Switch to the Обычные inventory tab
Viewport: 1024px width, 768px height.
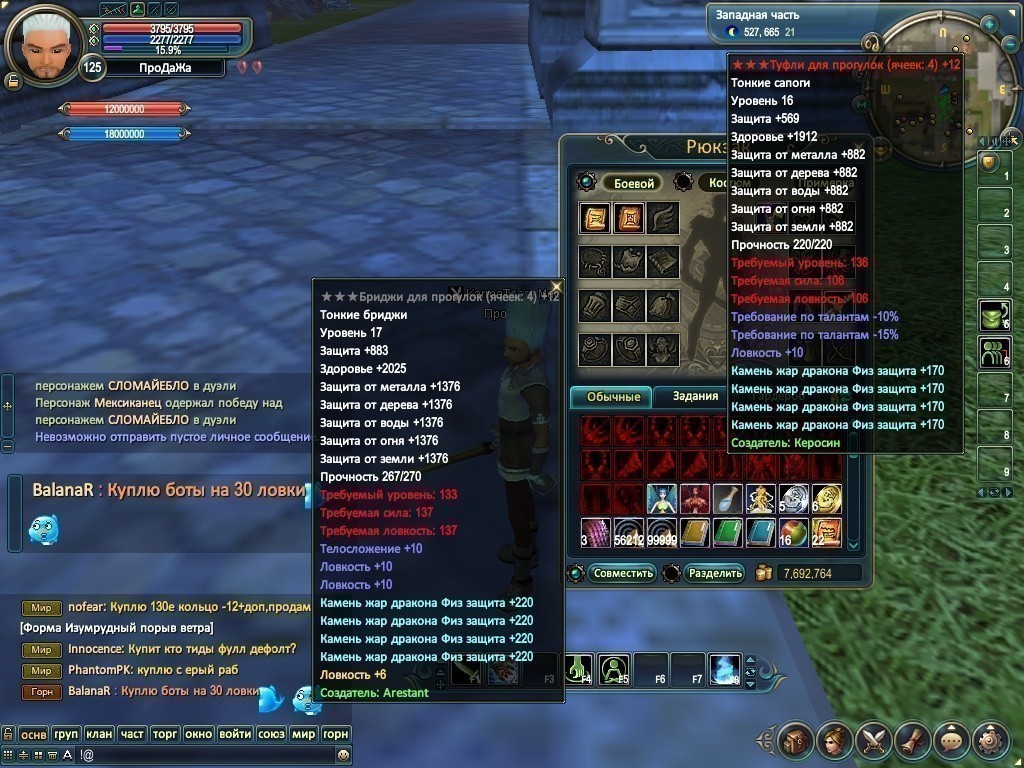pyautogui.click(x=610, y=397)
